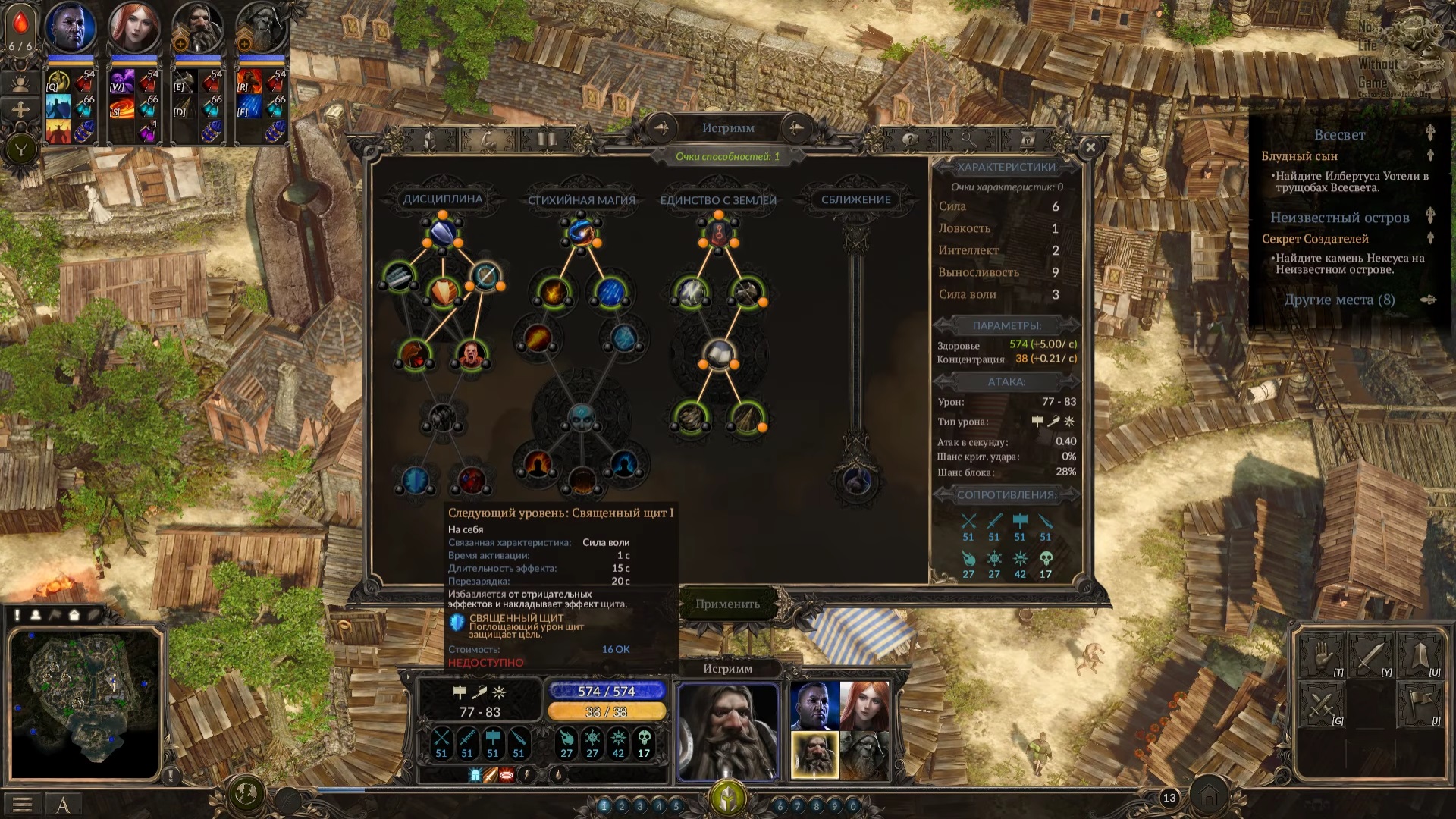Switch to the next hero with right arrow
This screenshot has width=1456, height=819.
795,128
